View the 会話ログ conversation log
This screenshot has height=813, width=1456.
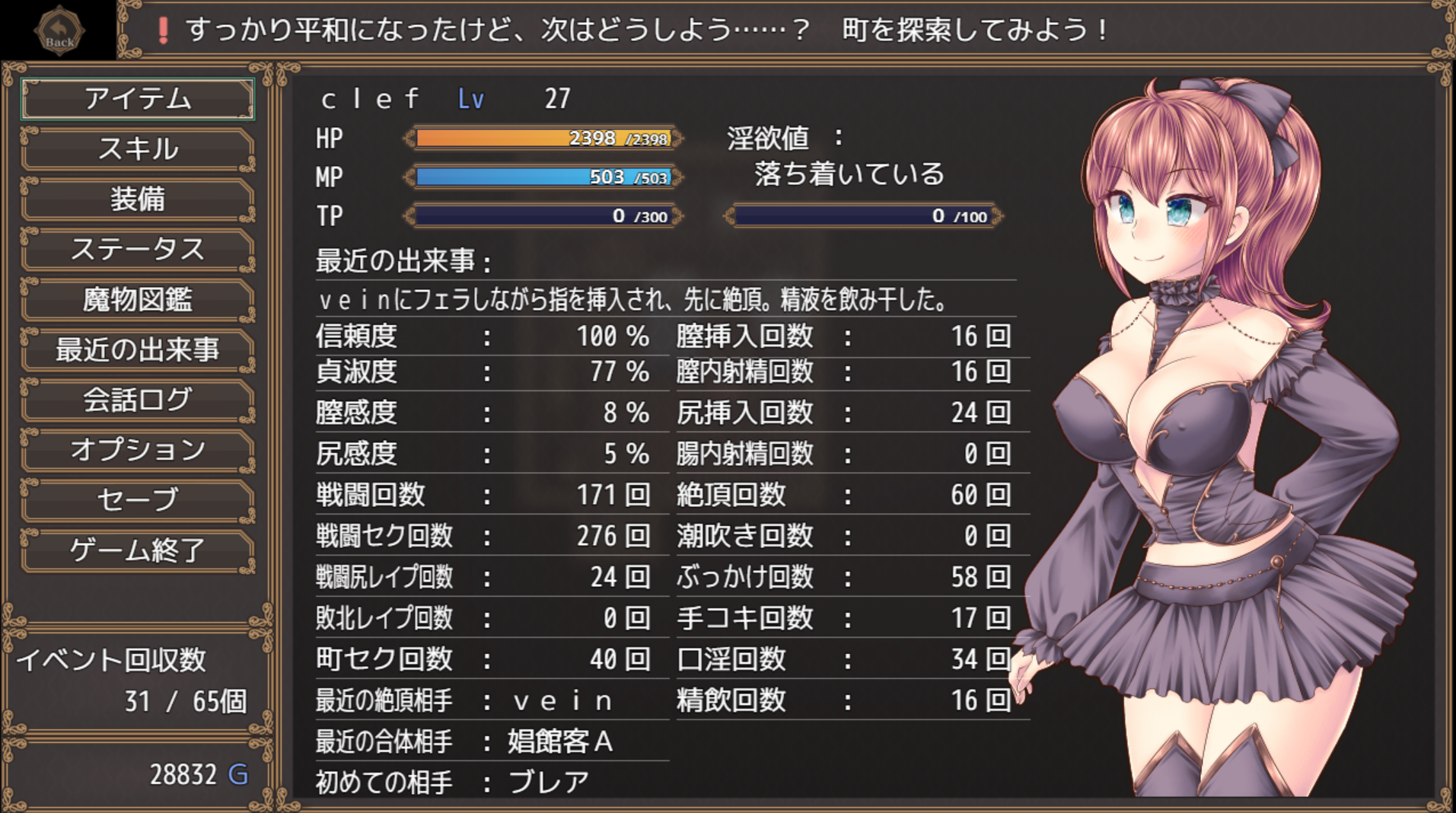click(x=138, y=400)
